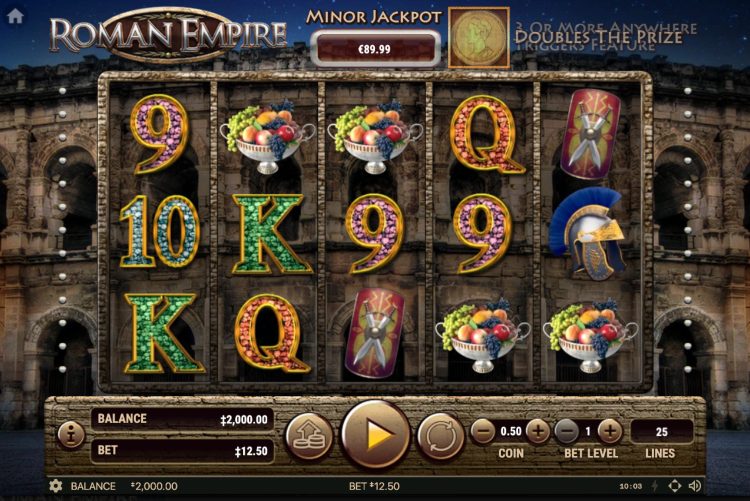Activate the autoplay circular arrows button
The height and width of the screenshot is (501, 750).
point(440,435)
